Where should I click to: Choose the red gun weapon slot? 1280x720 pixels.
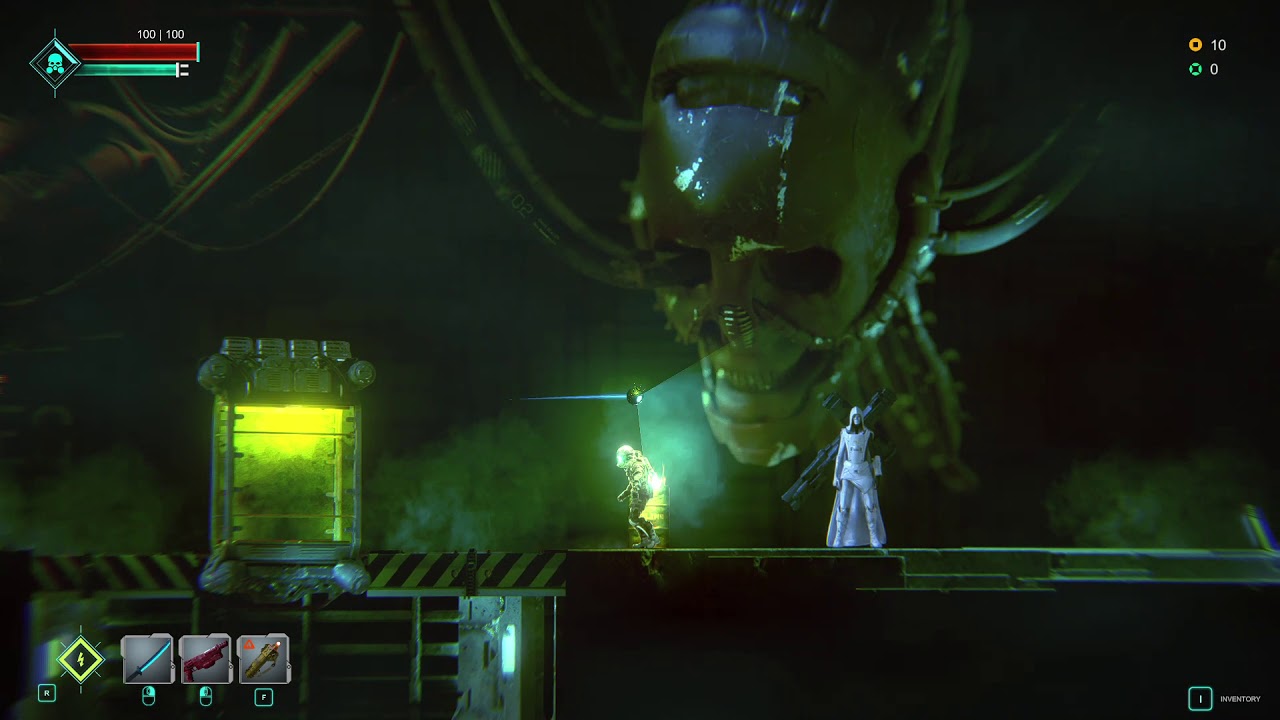pos(206,659)
